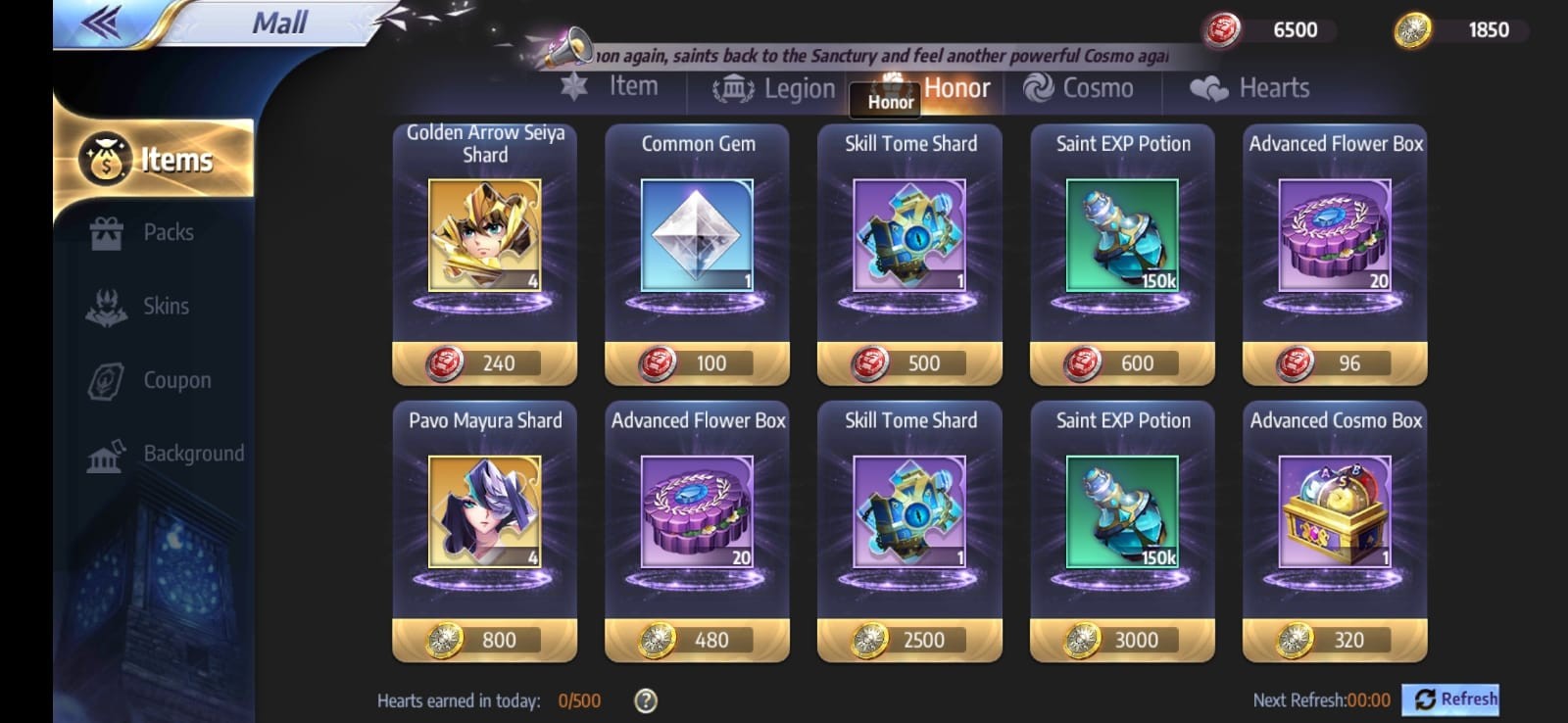
Task: Go back using the double-arrow button
Action: 101,23
